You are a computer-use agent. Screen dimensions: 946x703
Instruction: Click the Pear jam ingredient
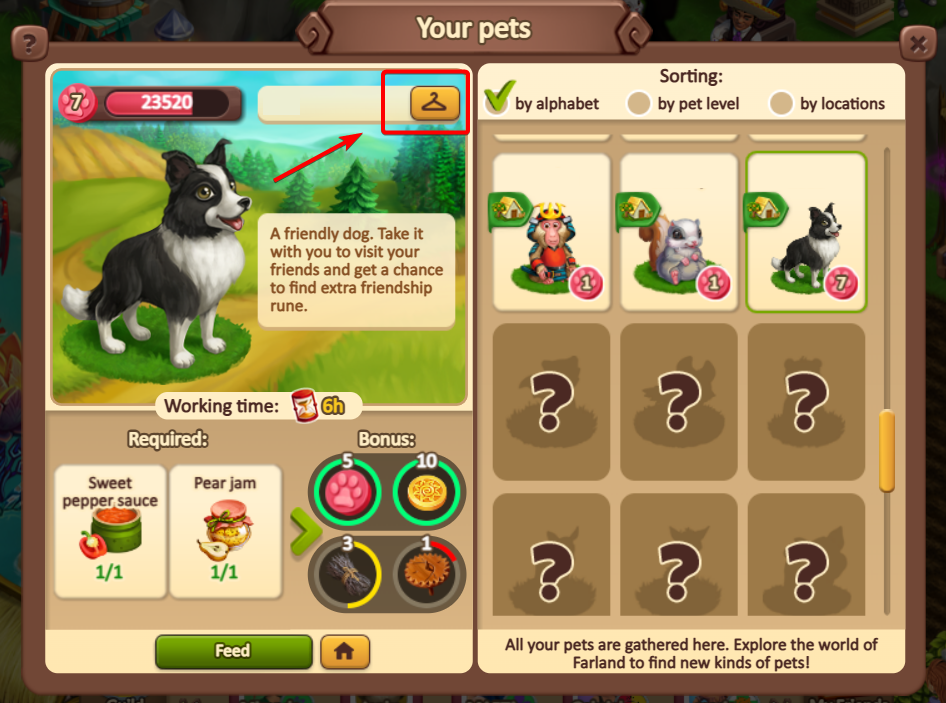[225, 531]
